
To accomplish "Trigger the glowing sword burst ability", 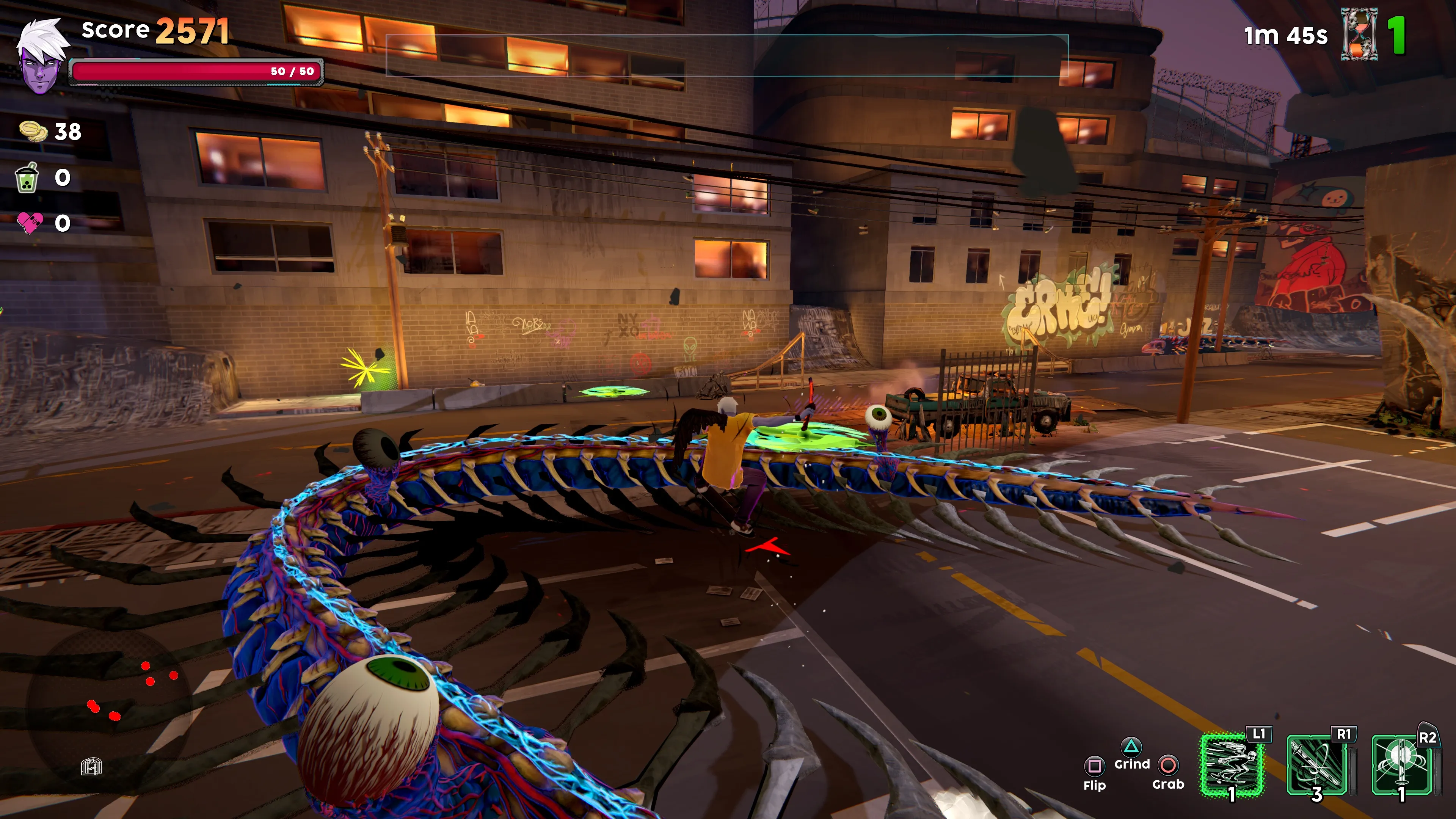I will [x=1402, y=764].
